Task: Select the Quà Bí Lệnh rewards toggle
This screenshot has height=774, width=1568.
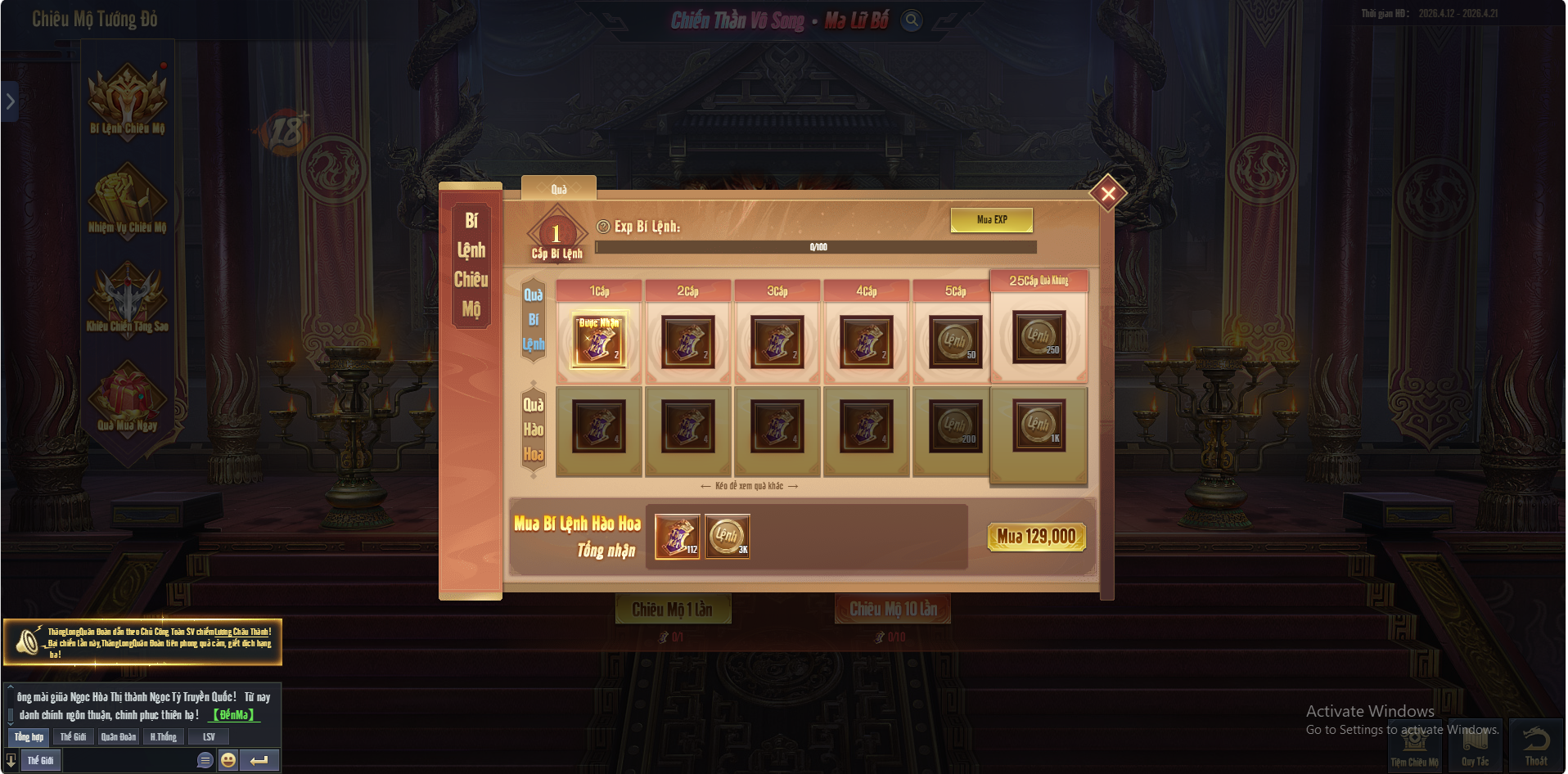Action: coord(533,319)
